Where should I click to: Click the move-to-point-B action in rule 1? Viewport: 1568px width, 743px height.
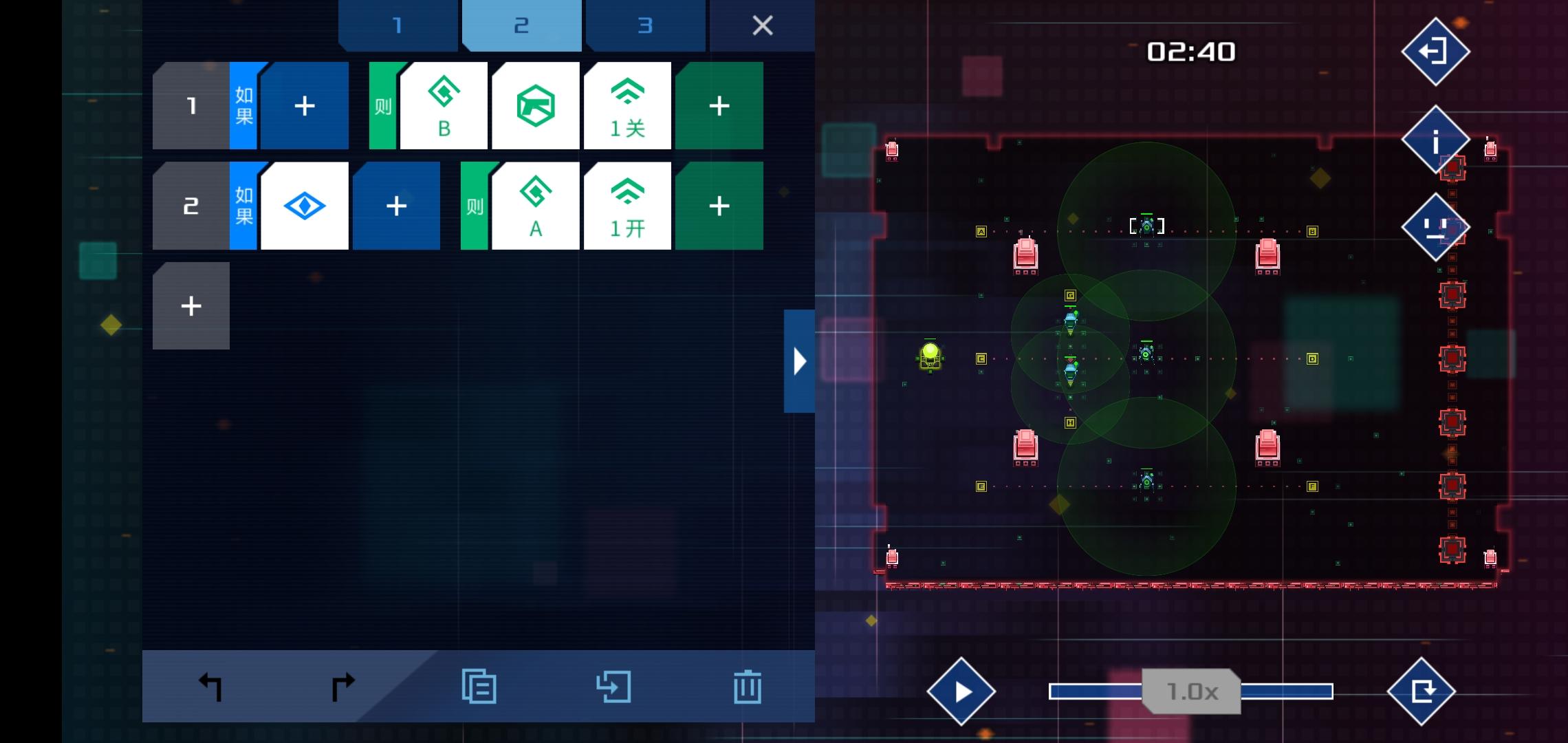coord(444,105)
